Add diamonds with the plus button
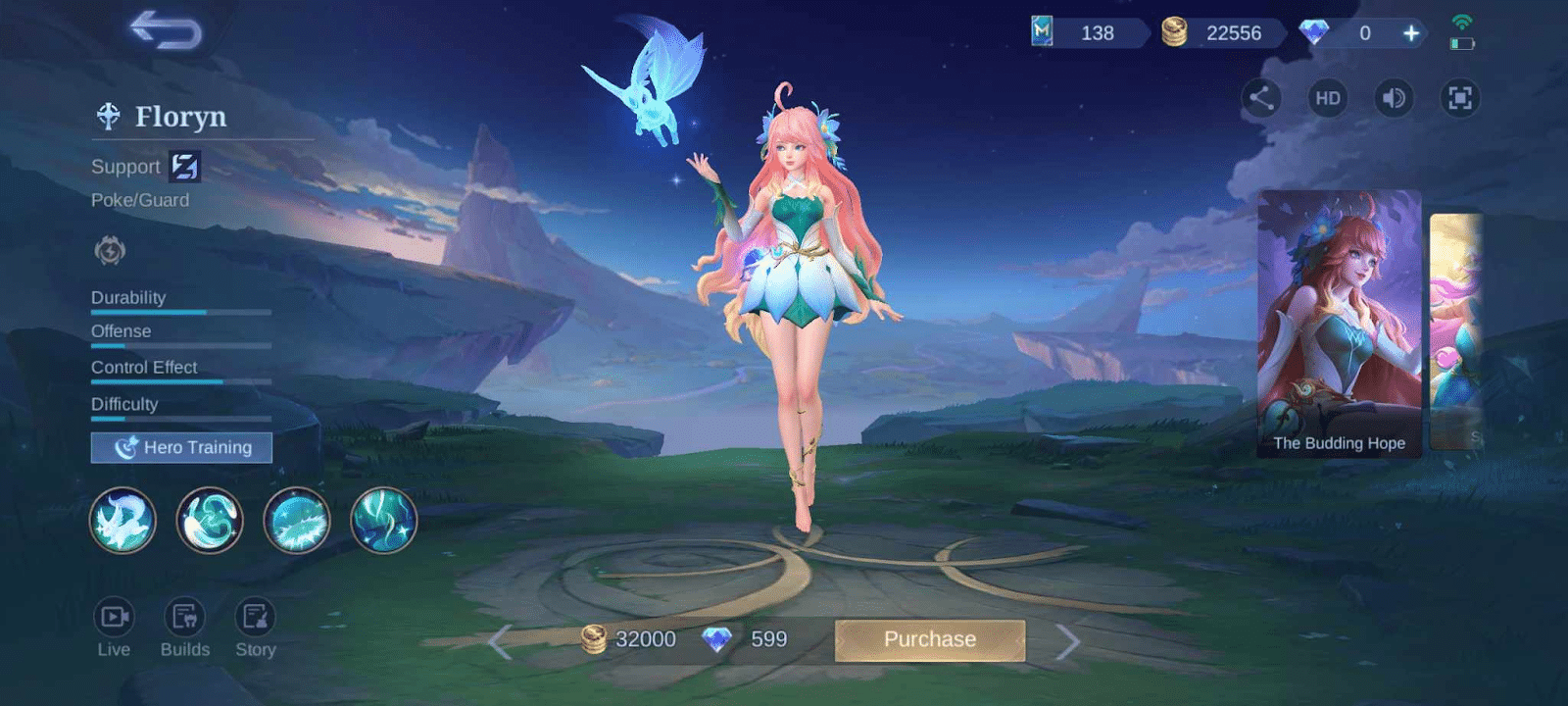 [x=1411, y=32]
